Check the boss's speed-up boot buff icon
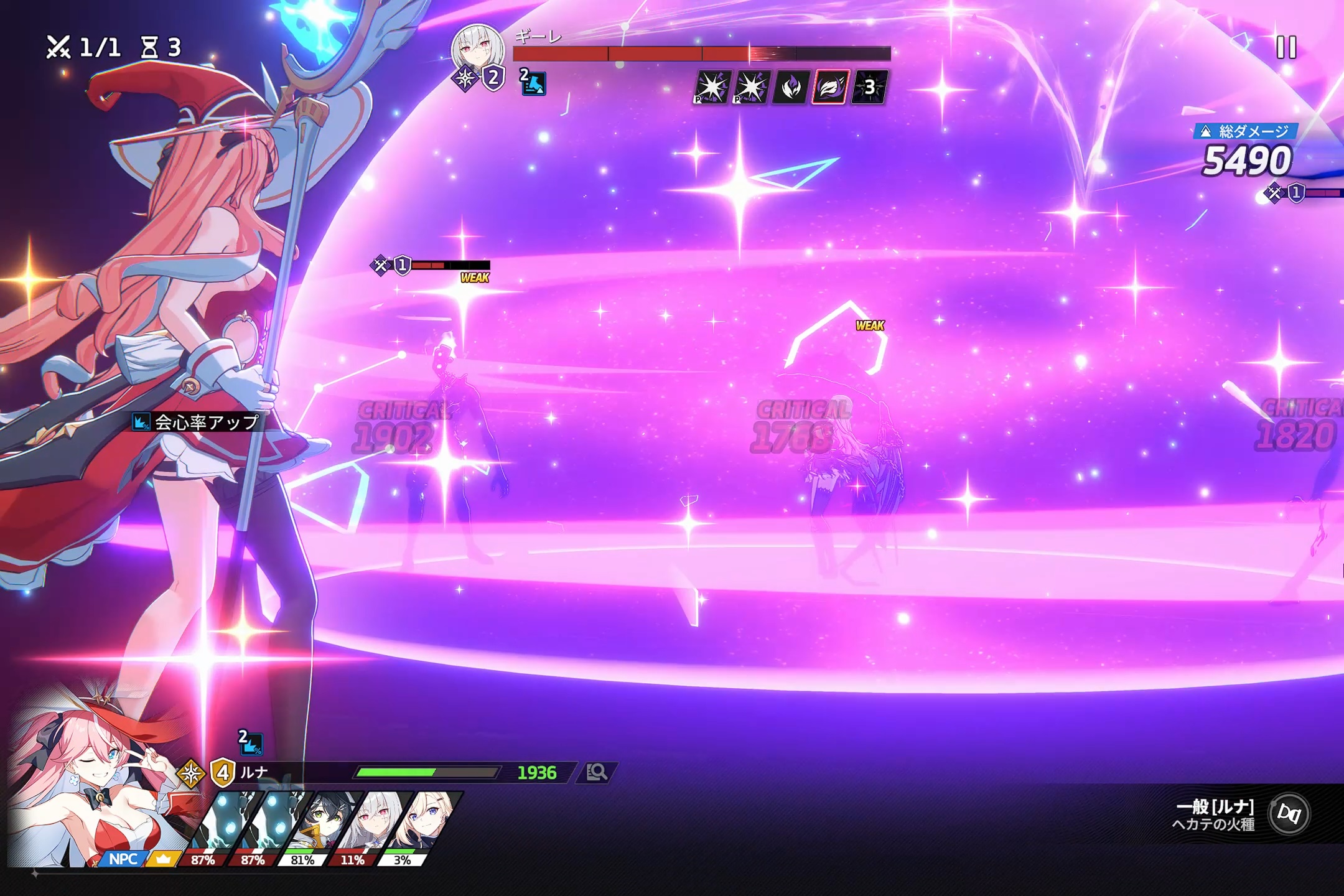The height and width of the screenshot is (896, 1344). (x=533, y=83)
